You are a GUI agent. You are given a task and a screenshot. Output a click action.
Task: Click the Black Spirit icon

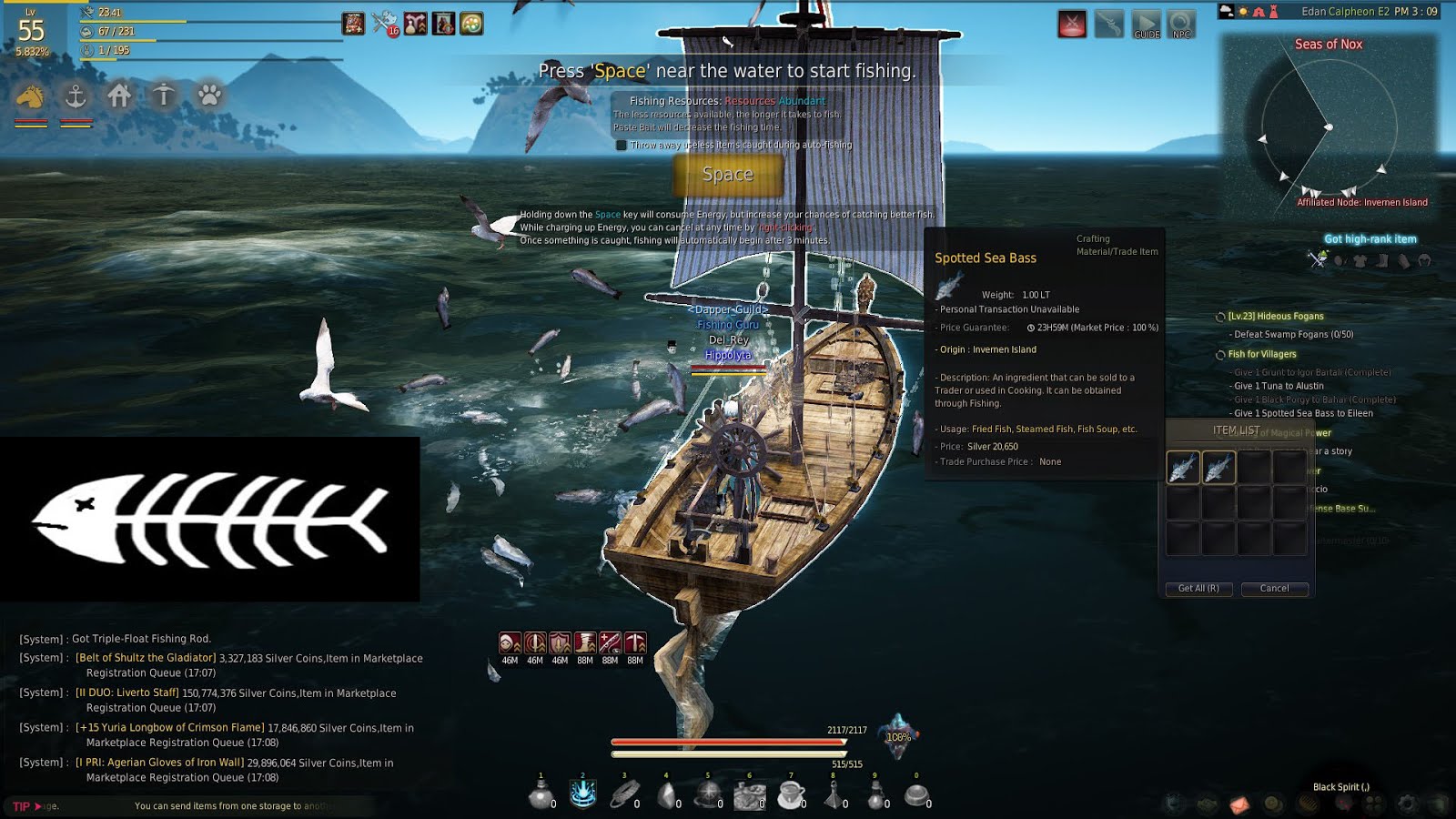click(1344, 804)
